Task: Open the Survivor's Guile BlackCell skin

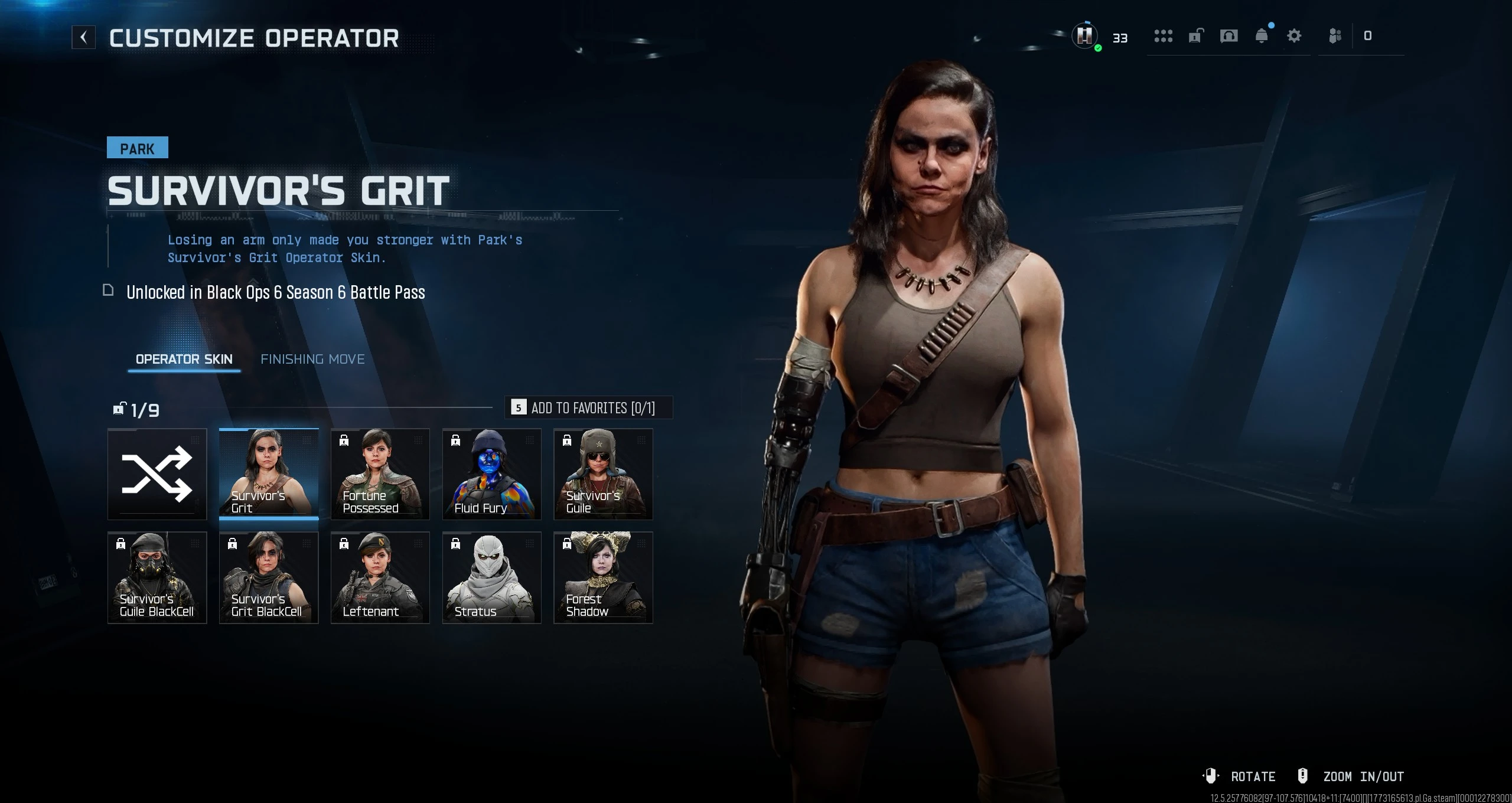Action: click(157, 577)
